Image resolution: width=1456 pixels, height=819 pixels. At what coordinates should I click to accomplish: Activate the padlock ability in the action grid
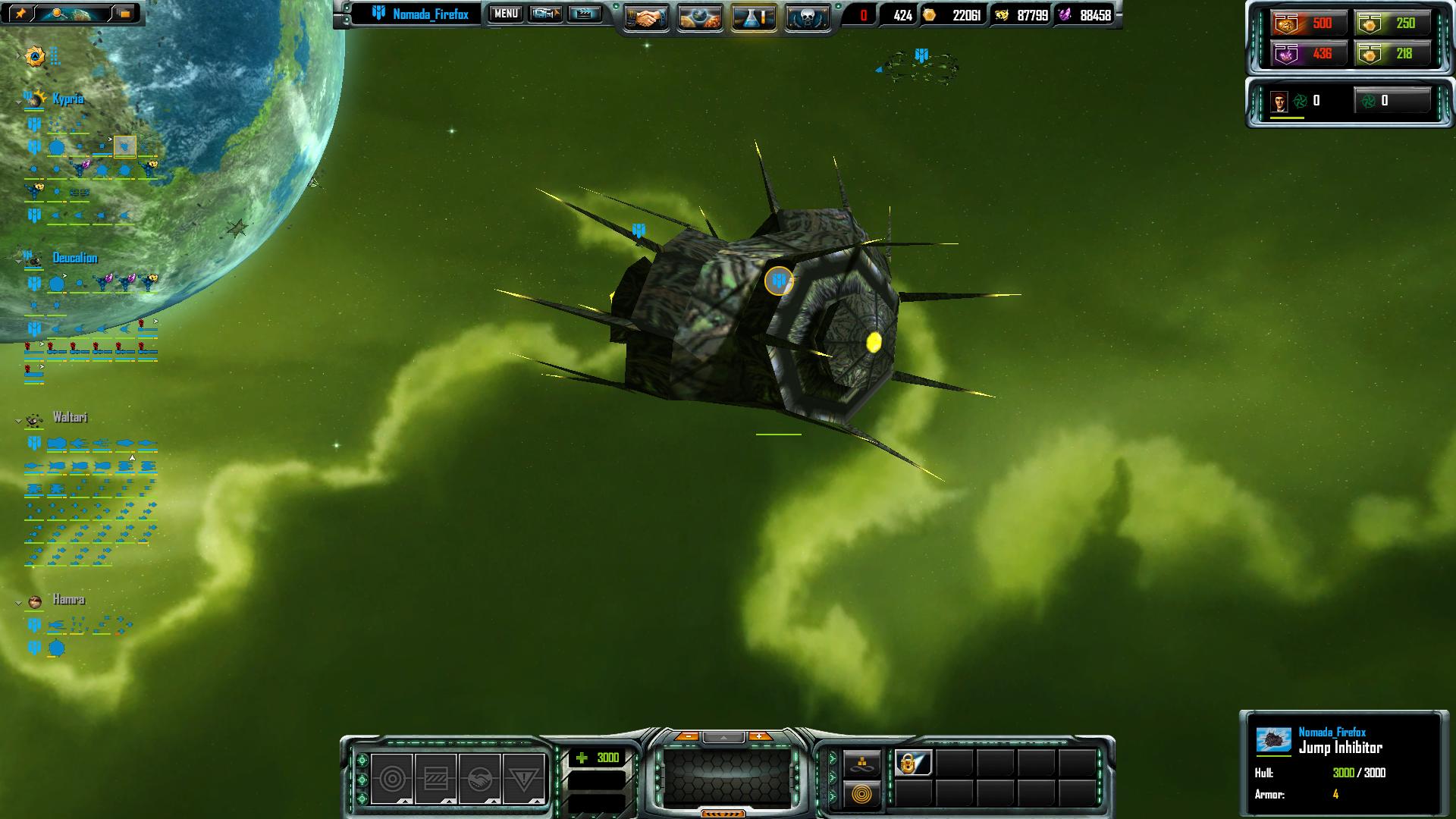coord(913,762)
